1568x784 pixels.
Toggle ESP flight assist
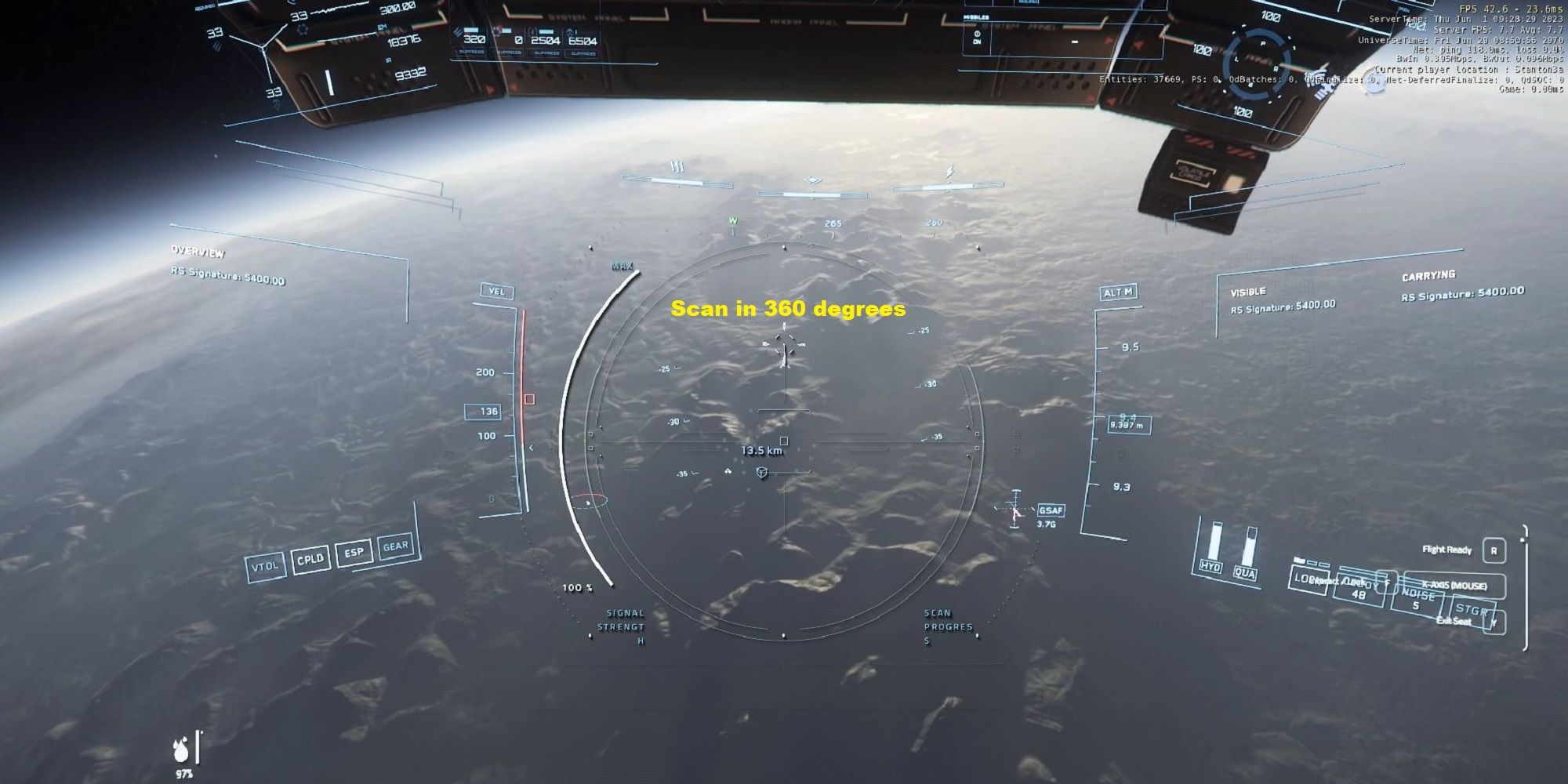(x=352, y=552)
